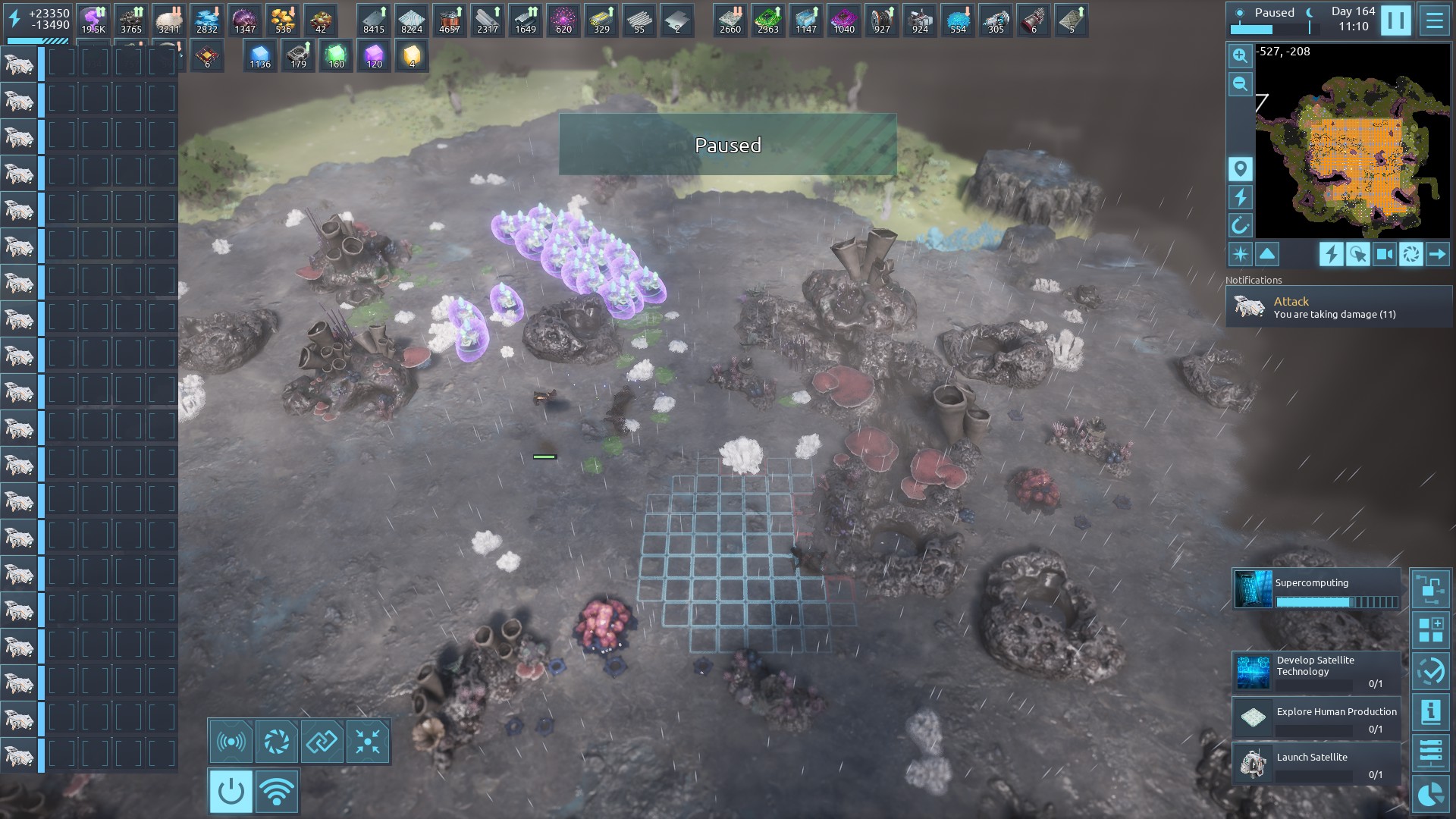Zoom in on the minimap
Viewport: 1456px width, 819px height.
1240,55
